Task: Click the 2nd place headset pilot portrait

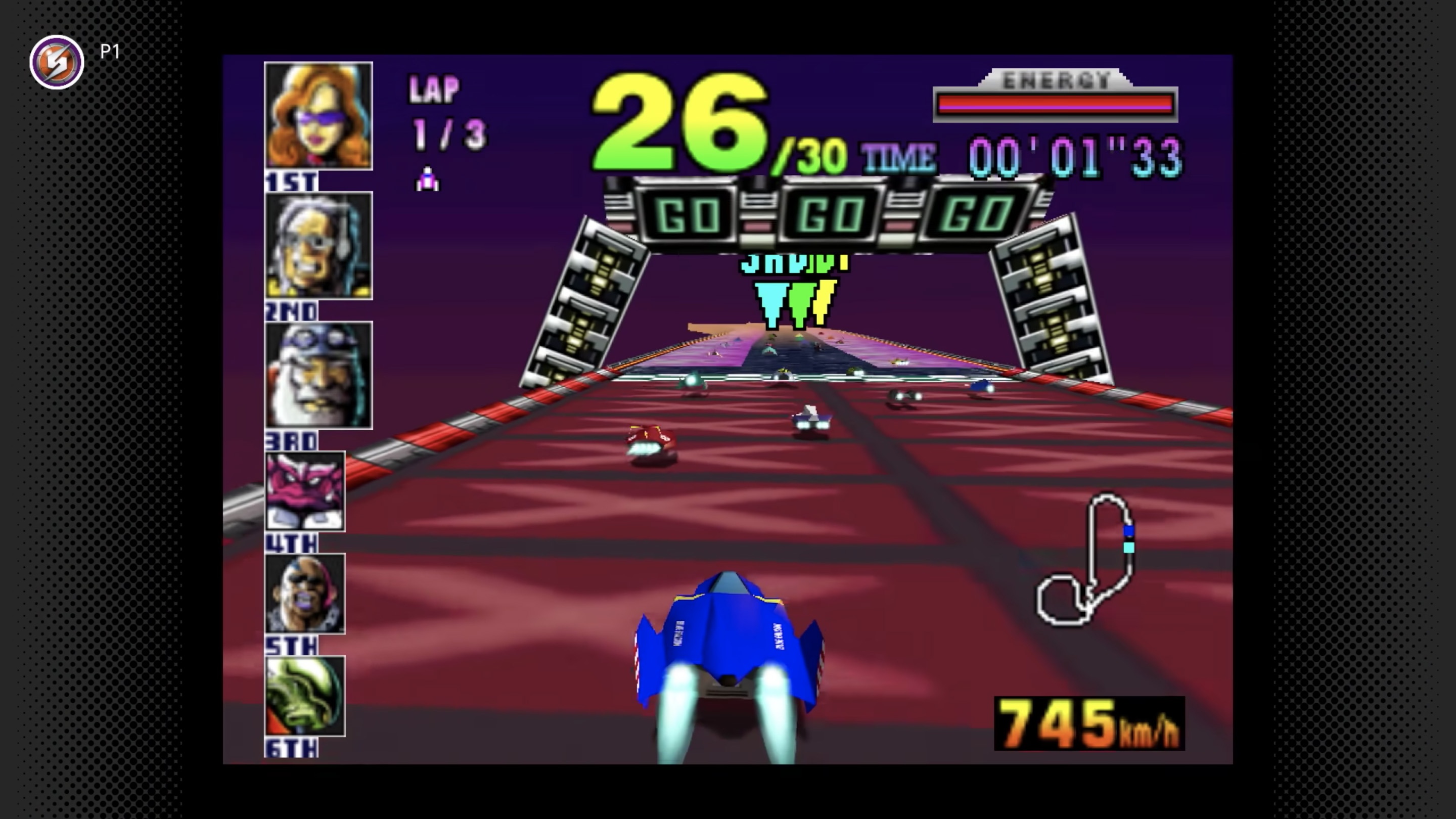Action: 318,245
